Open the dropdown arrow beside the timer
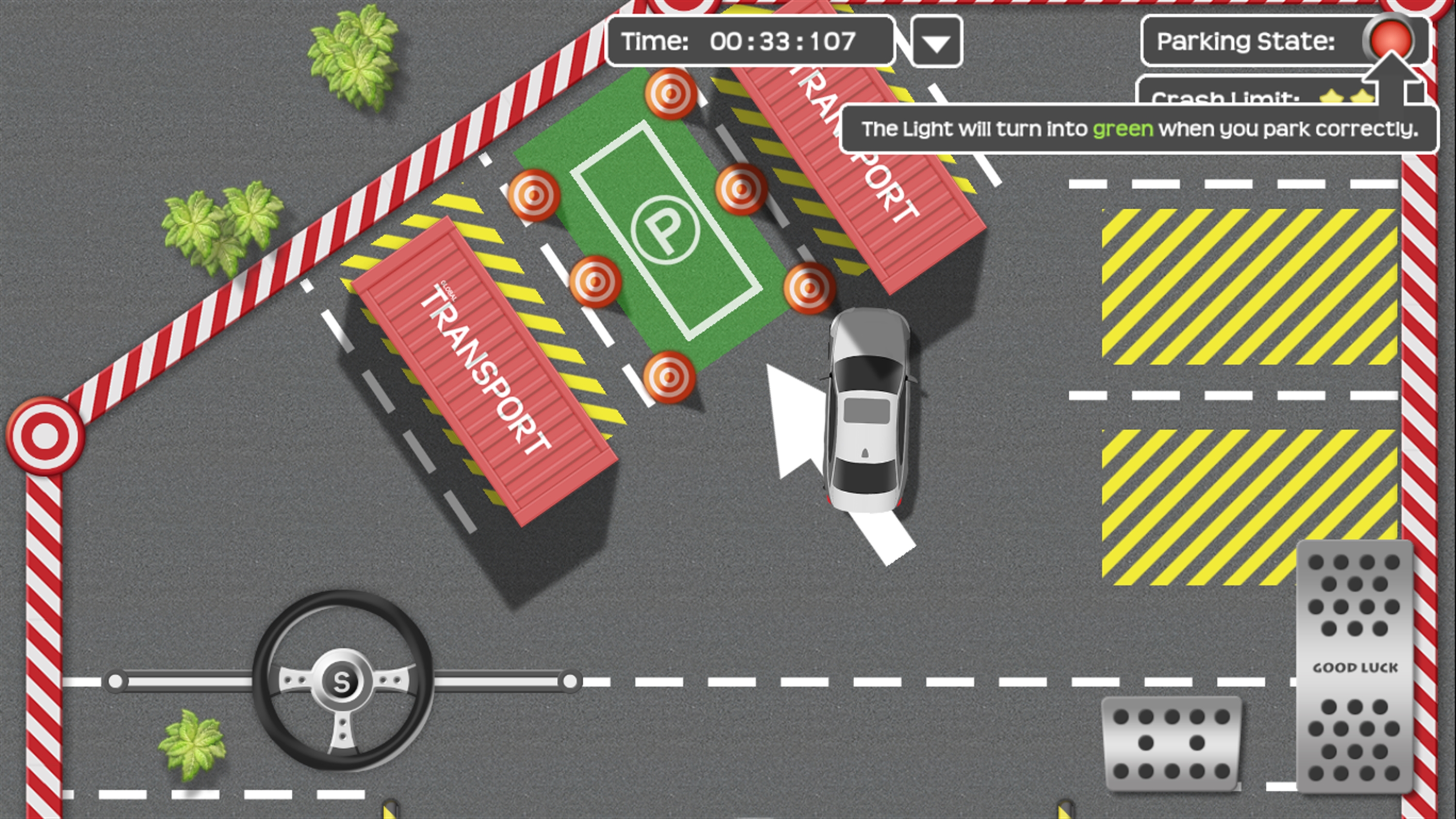The width and height of the screenshot is (1456, 819). [936, 42]
